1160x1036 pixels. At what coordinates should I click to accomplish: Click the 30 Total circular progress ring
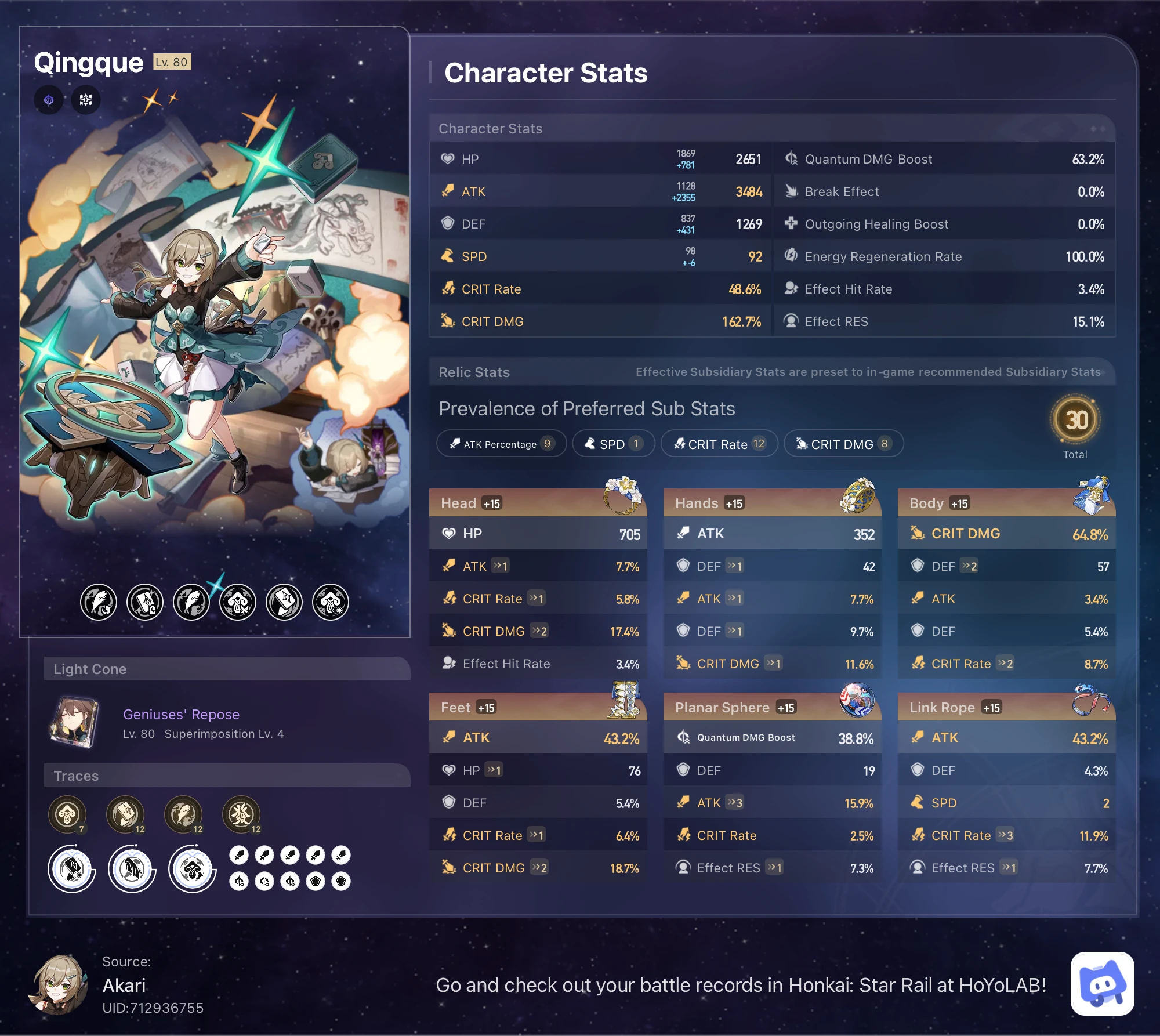[x=1076, y=420]
